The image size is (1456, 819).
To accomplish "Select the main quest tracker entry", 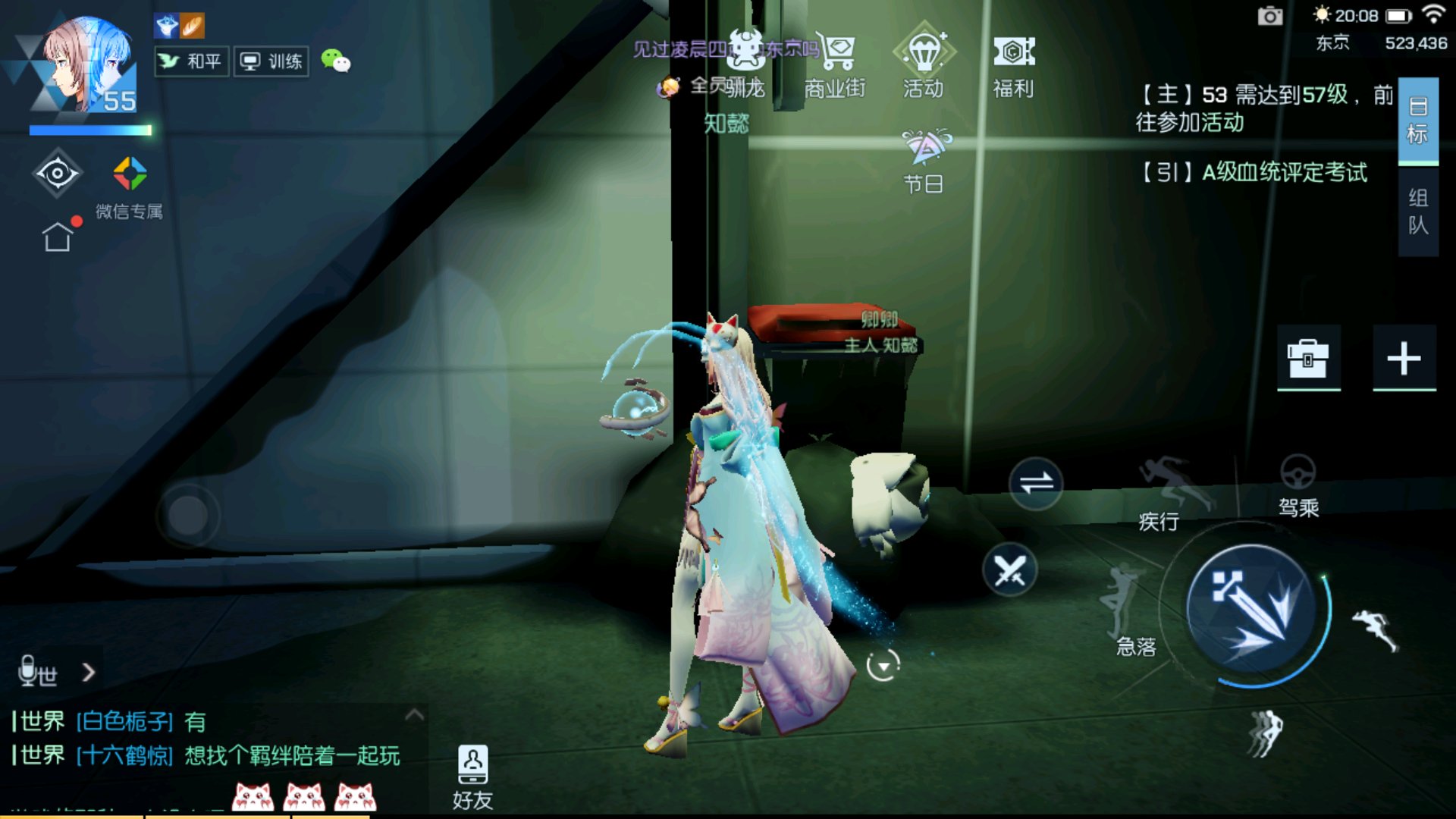I will [x=1263, y=108].
